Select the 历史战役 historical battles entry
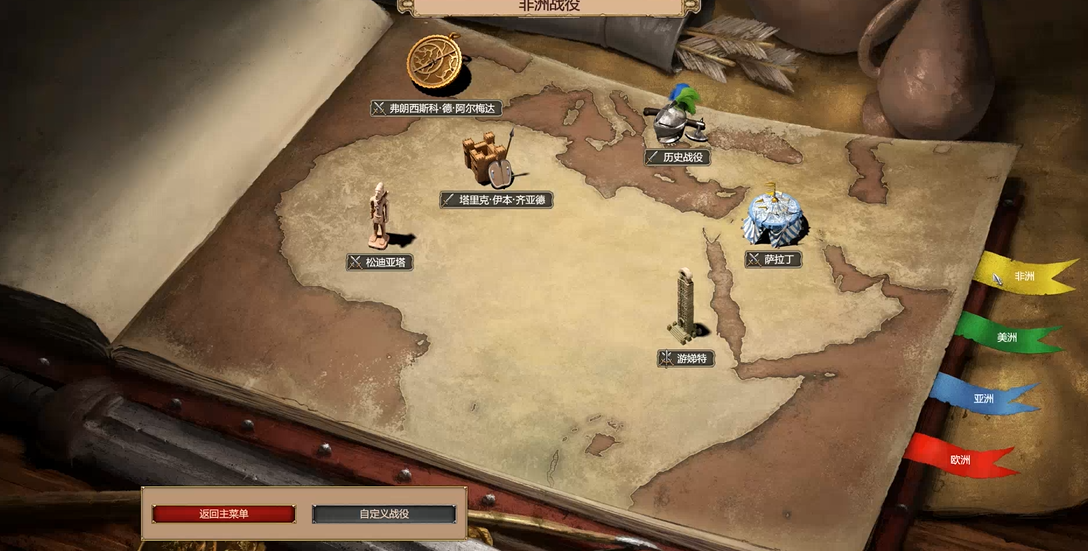 [676, 157]
